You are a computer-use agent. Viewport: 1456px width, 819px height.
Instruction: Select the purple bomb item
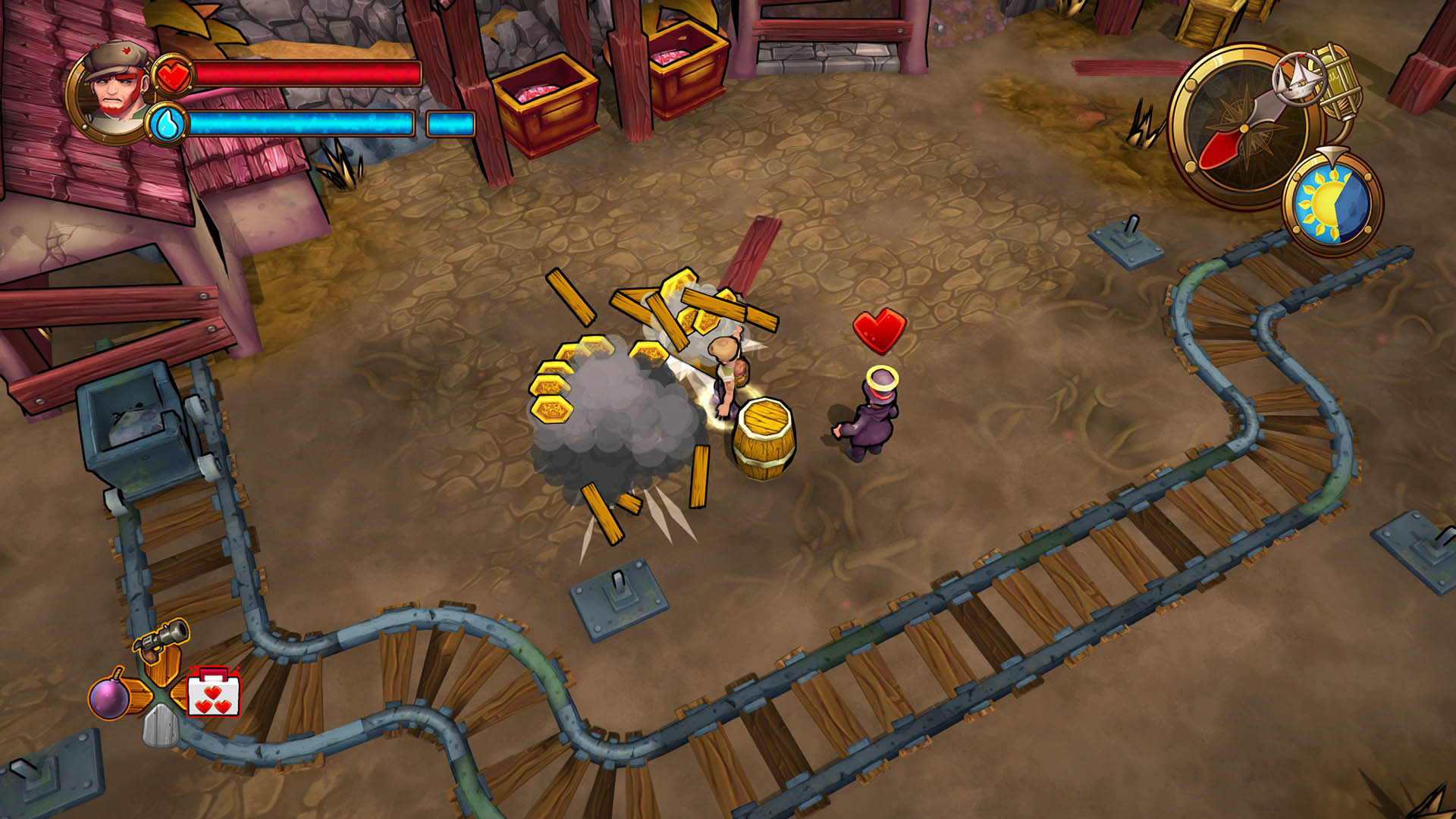coord(109,697)
